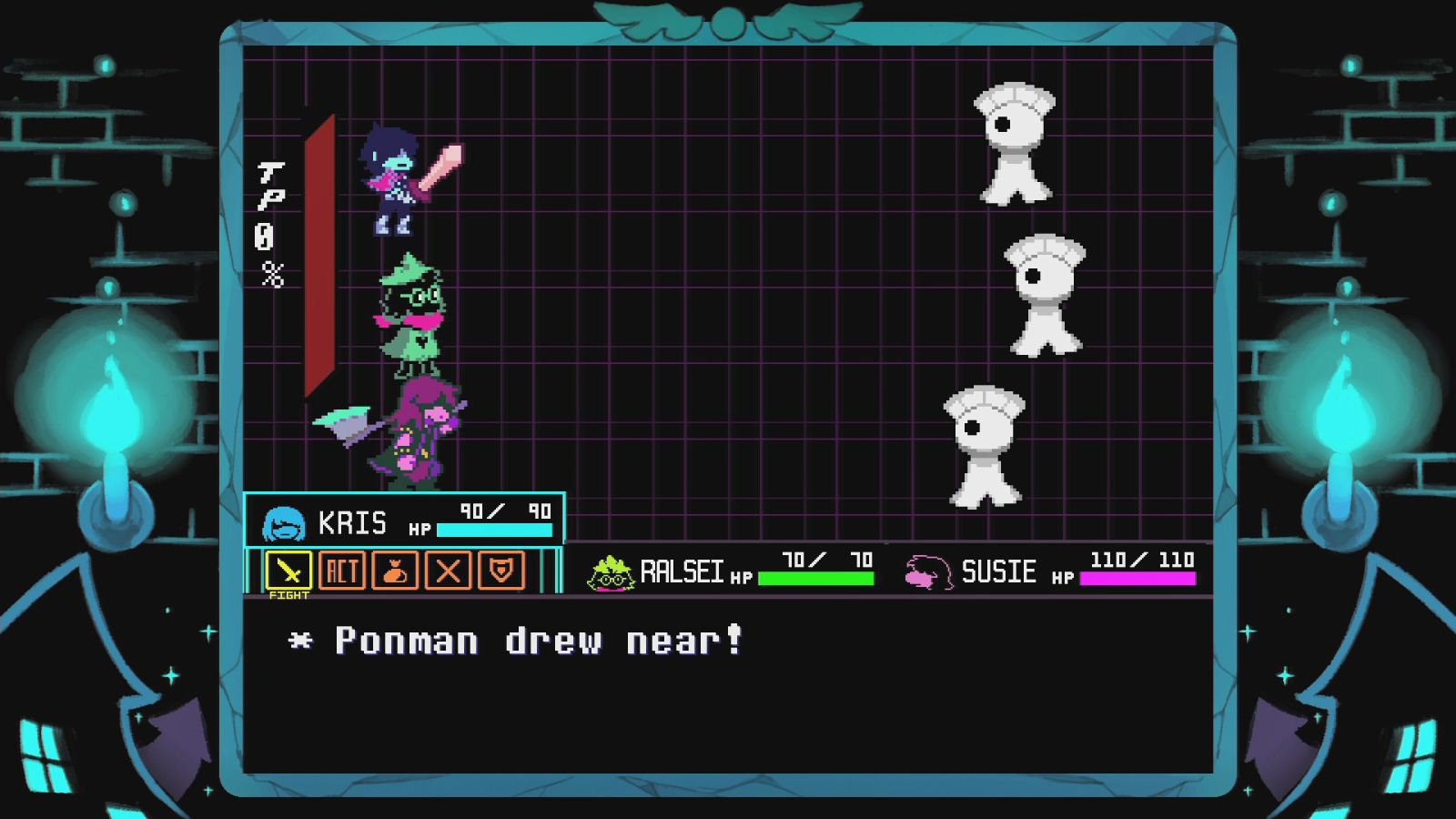Select the Defend shield icon
This screenshot has width=1456, height=819.
[503, 571]
